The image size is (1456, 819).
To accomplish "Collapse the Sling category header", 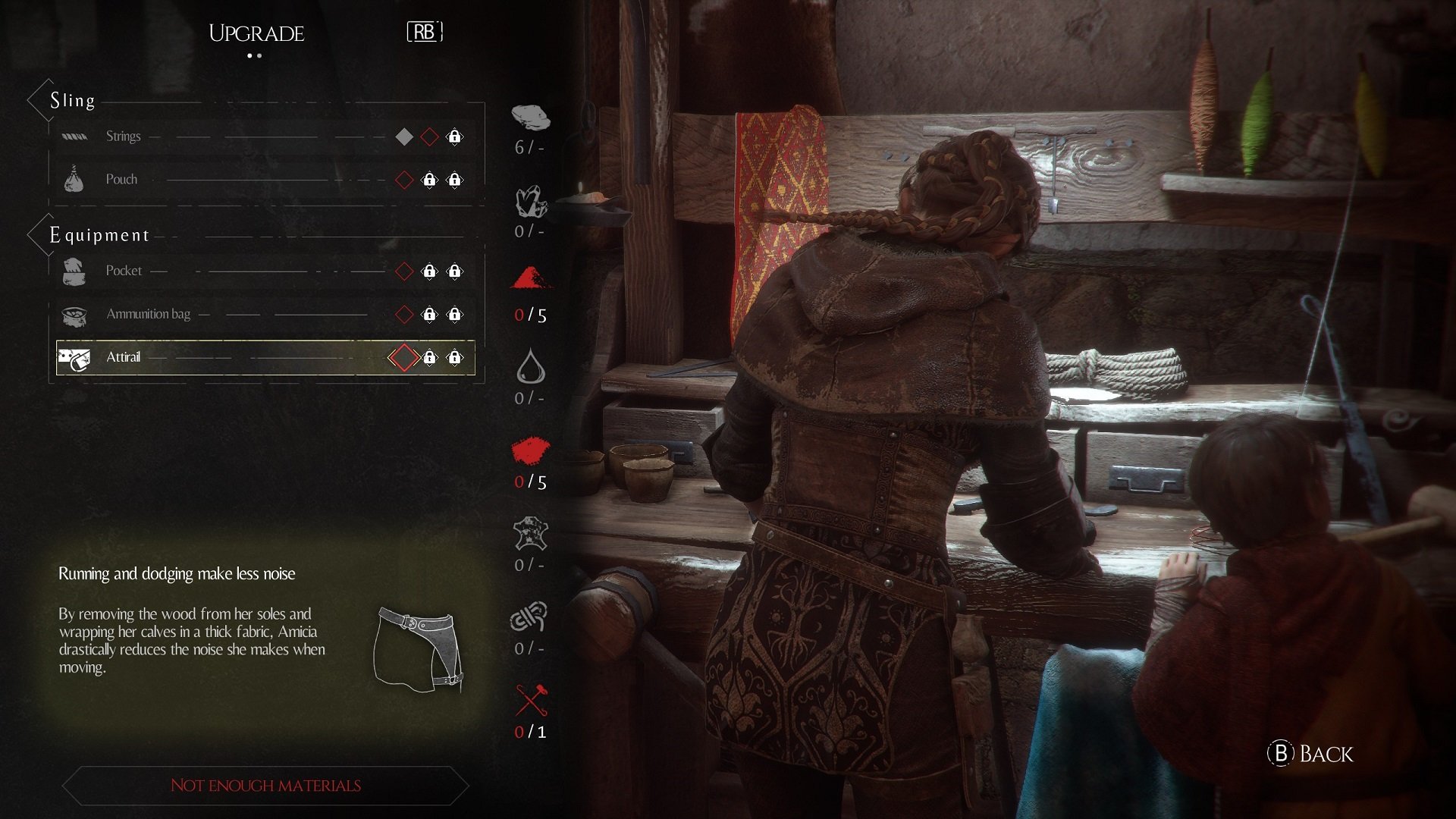I will (x=72, y=100).
